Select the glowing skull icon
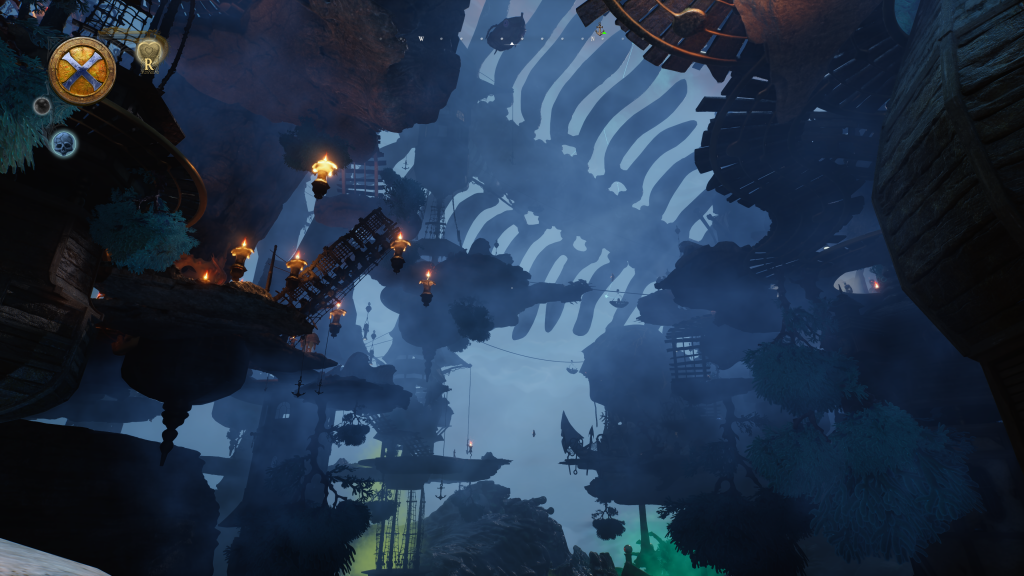 pyautogui.click(x=62, y=142)
